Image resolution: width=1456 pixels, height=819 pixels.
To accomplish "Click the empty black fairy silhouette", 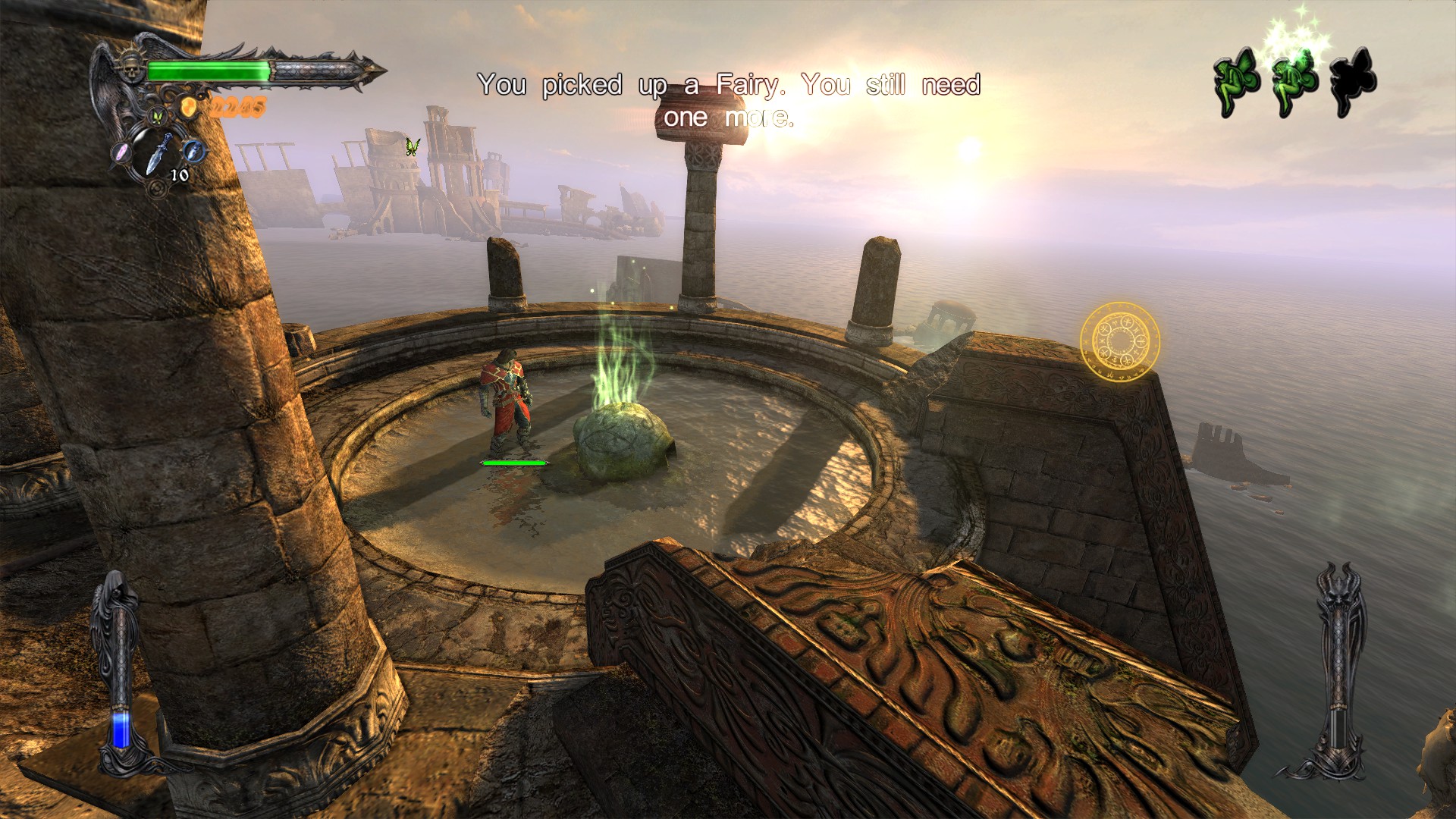I will pos(1353,82).
